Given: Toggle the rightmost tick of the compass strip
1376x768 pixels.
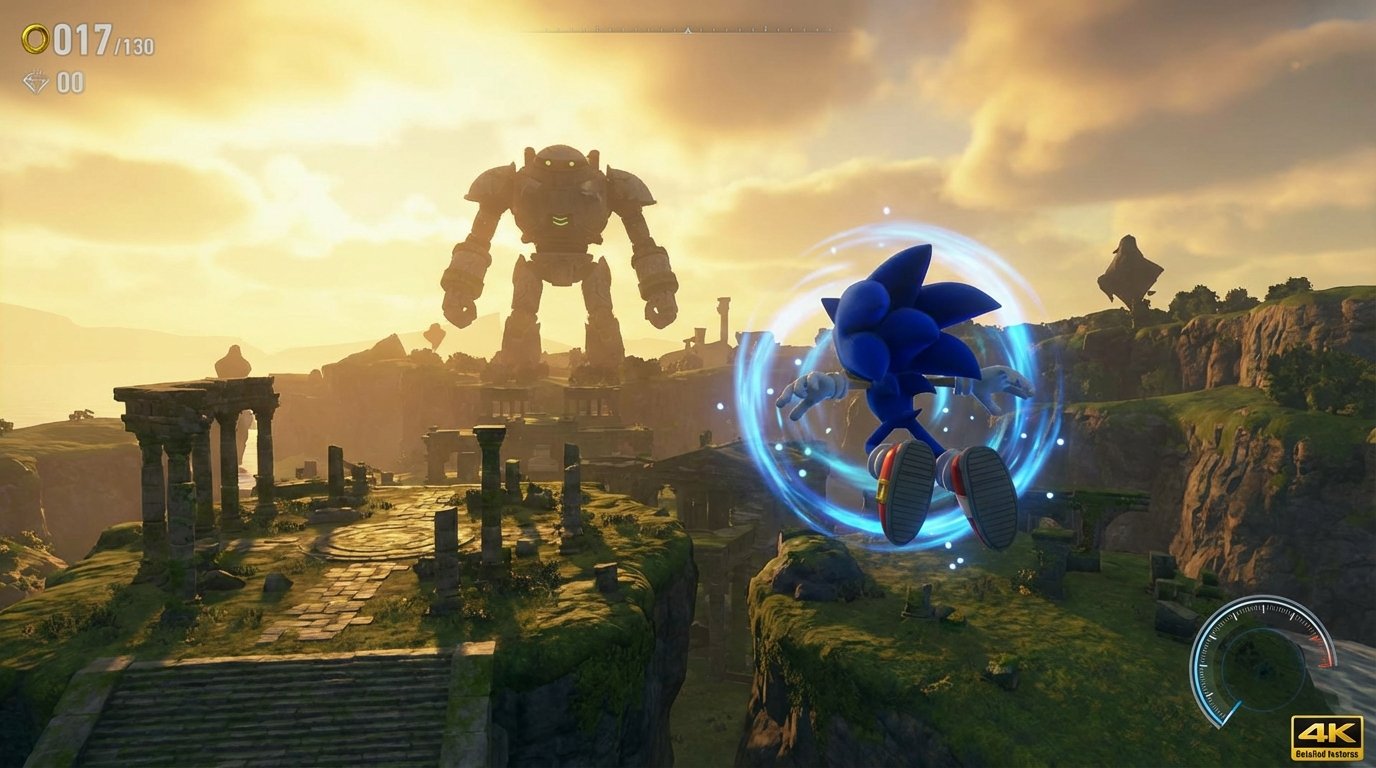Looking at the screenshot, I should 829,30.
